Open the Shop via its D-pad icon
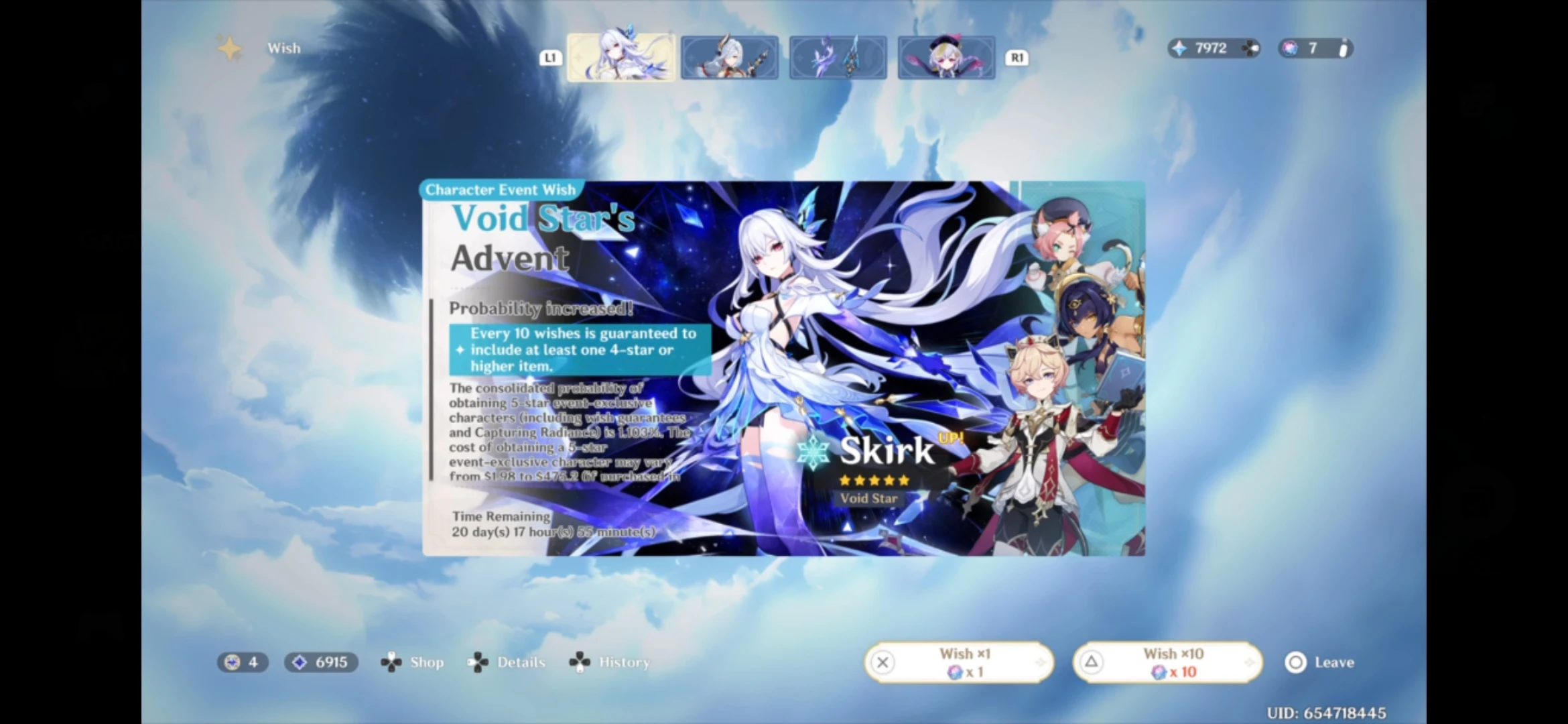The height and width of the screenshot is (724, 1568). pos(391,662)
